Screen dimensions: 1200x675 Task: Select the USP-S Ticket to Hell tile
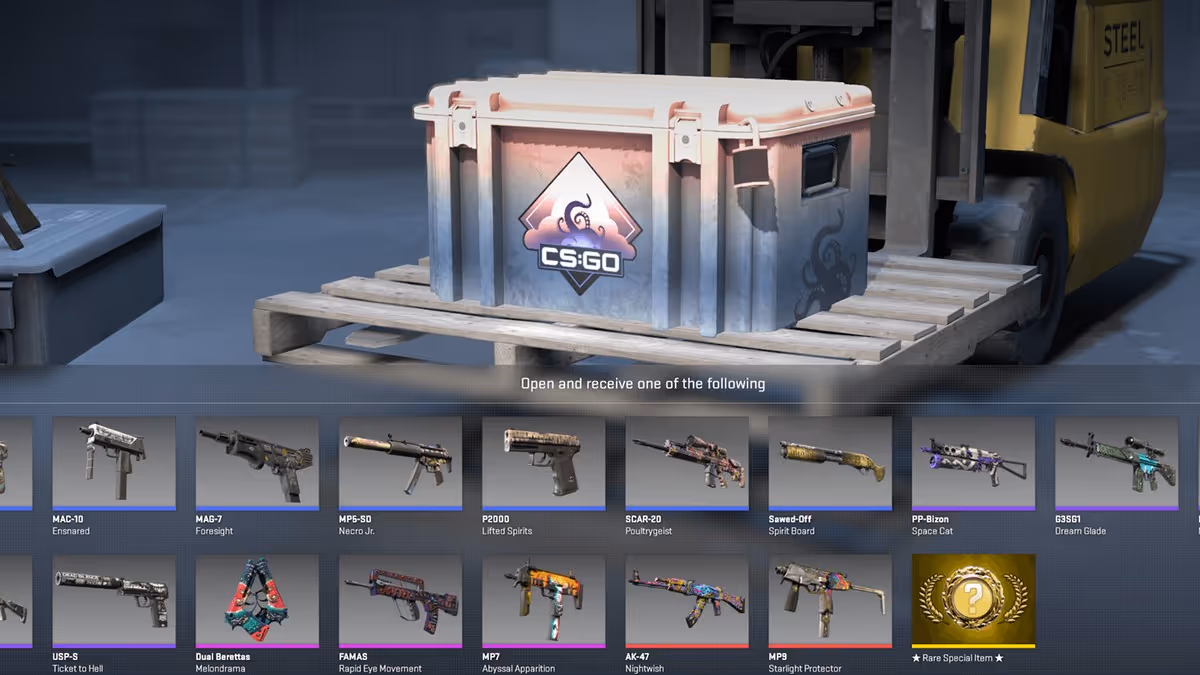point(114,600)
